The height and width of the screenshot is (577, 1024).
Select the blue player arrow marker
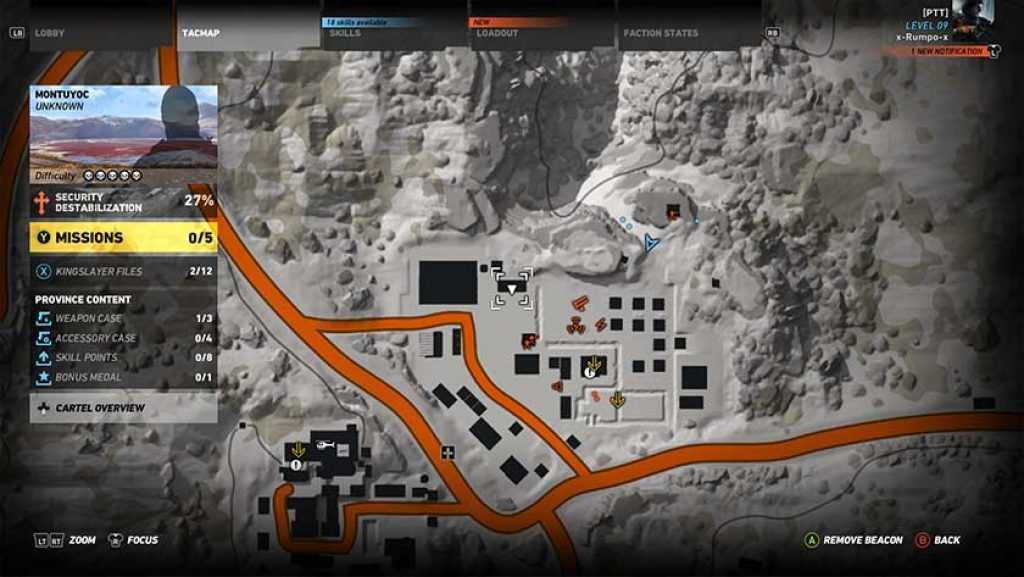651,241
